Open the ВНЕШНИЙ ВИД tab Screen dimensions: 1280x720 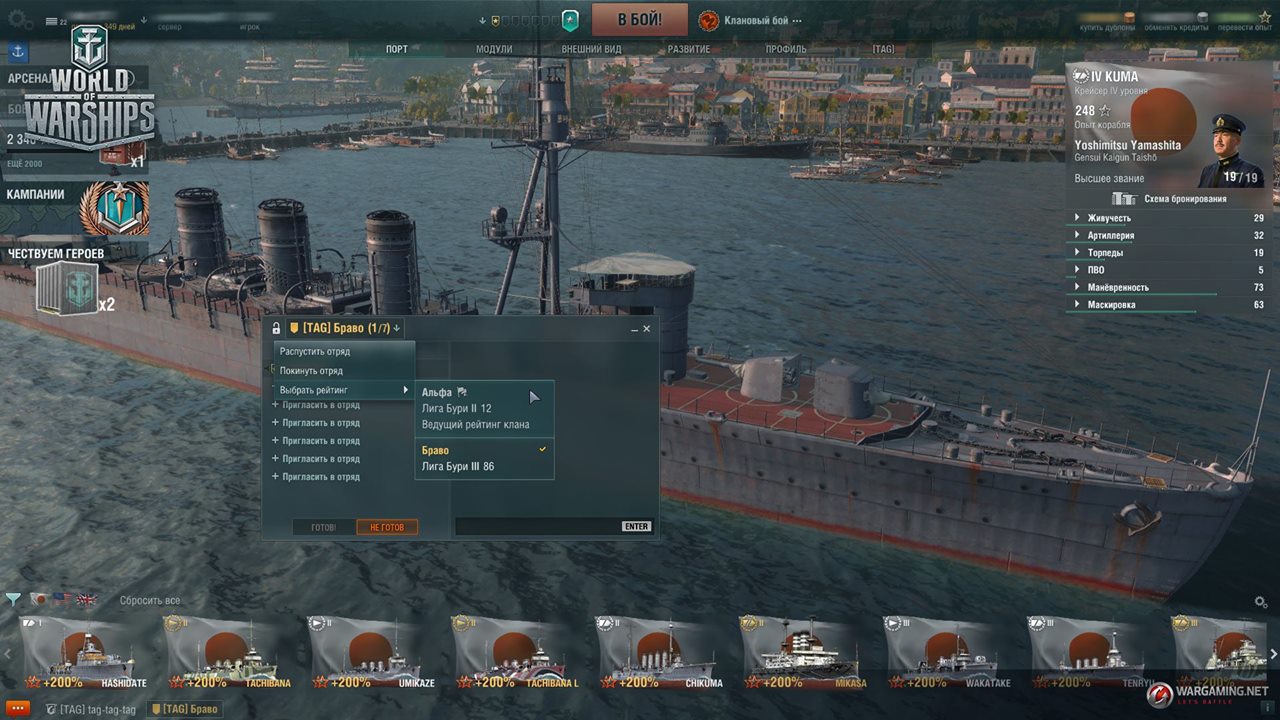(x=591, y=50)
